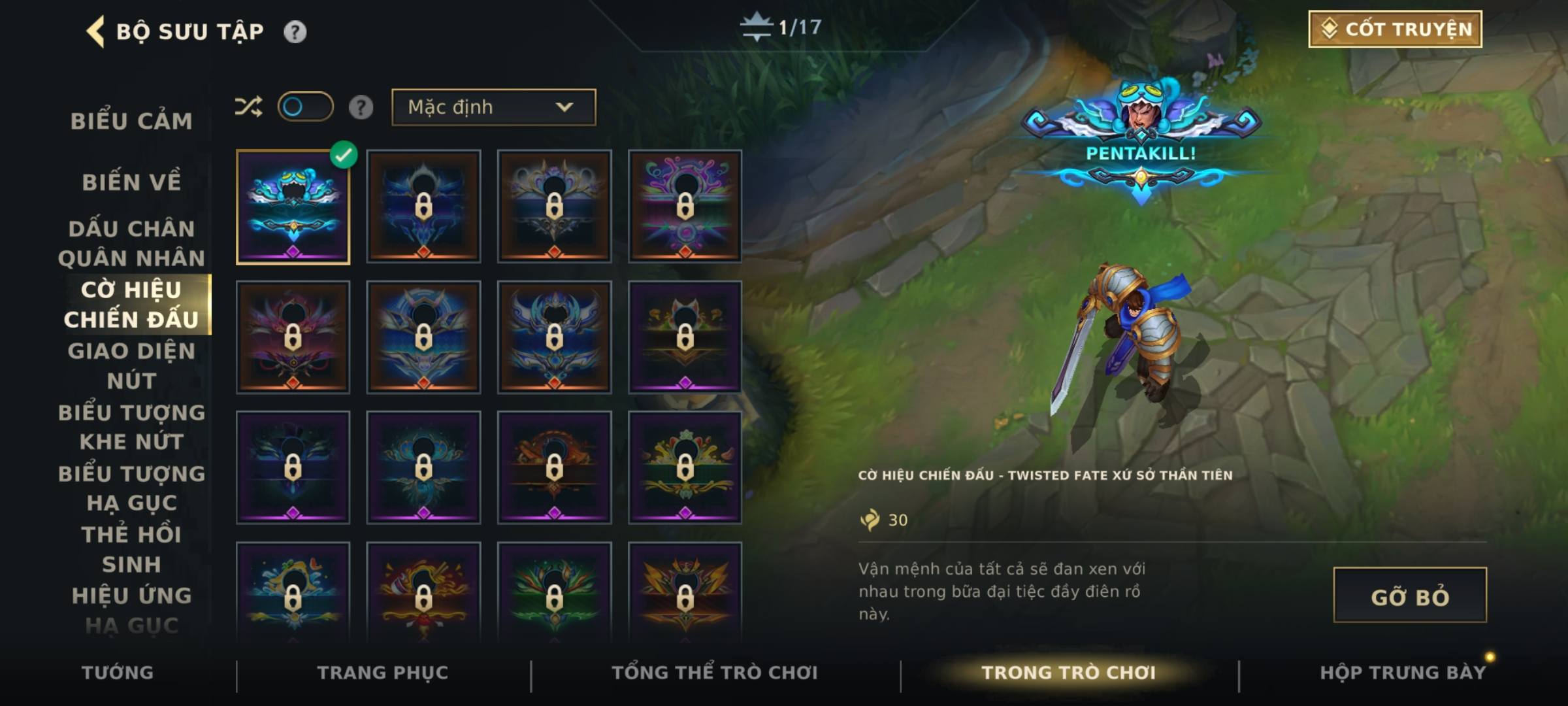Open the Hộp Trưng Bày tab
The image size is (1568, 706).
click(x=1402, y=673)
